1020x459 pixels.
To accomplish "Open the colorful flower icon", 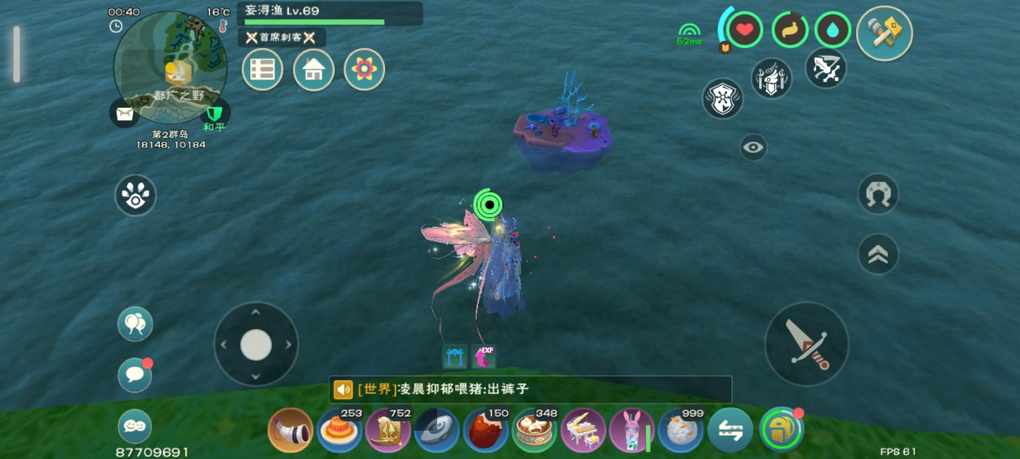I will coord(364,70).
